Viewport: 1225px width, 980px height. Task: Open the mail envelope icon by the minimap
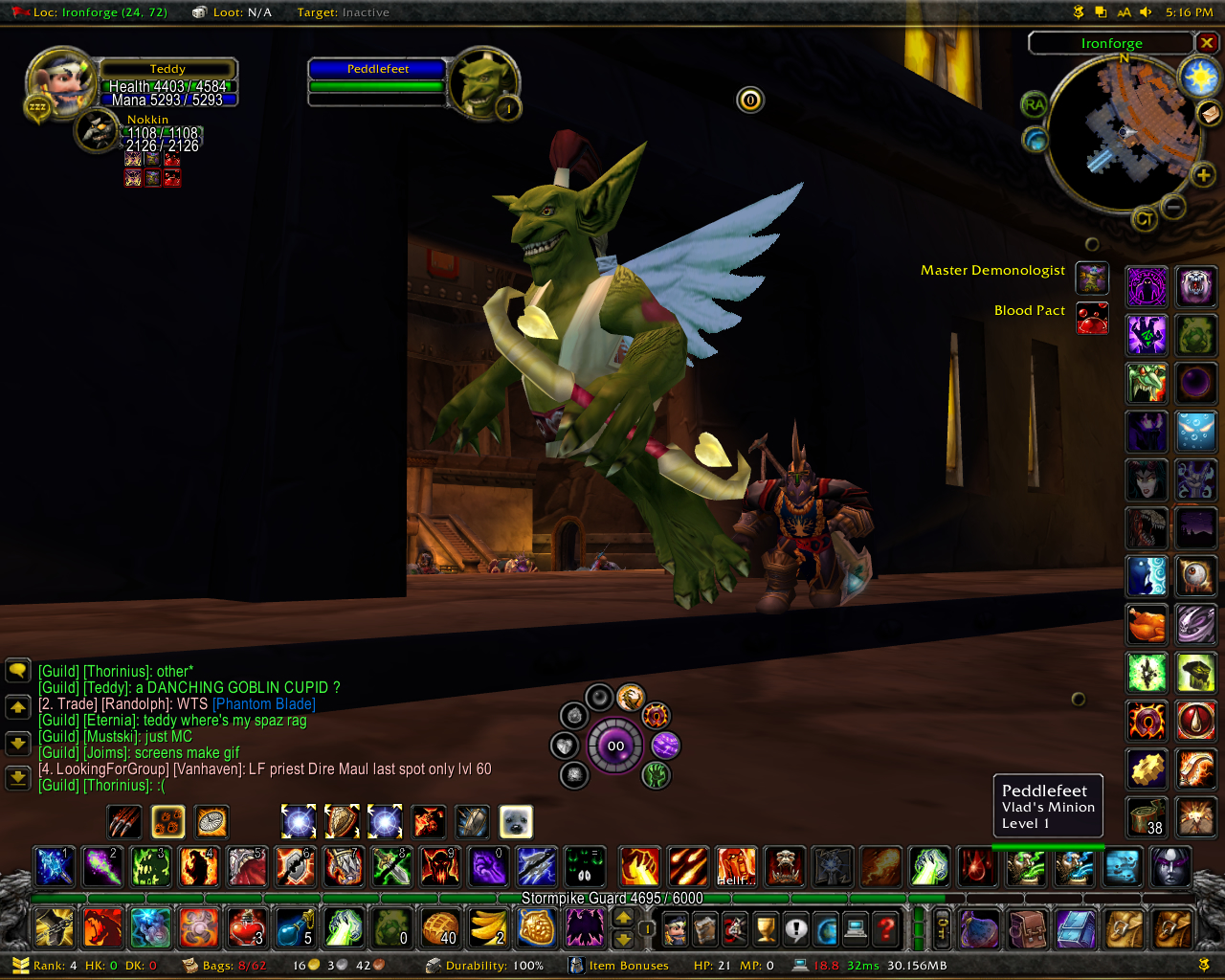1210,113
